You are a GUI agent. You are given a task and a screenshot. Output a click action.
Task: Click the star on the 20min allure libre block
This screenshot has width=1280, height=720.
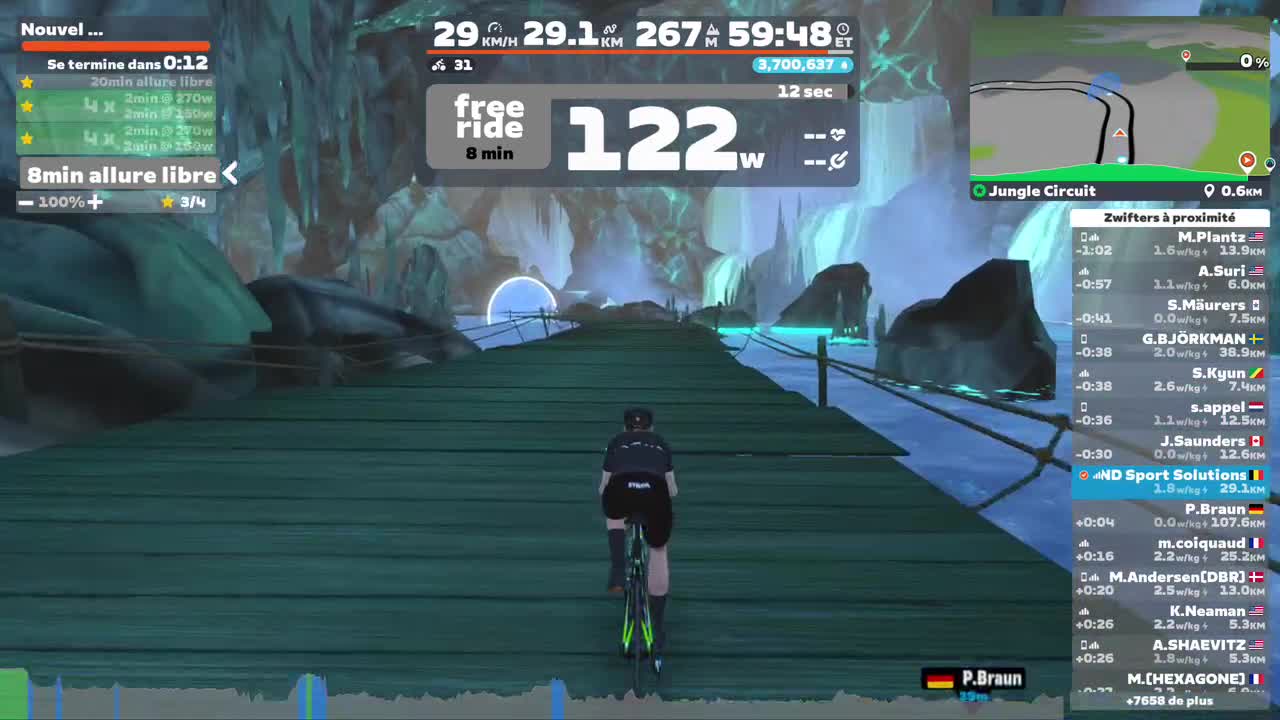pyautogui.click(x=27, y=83)
